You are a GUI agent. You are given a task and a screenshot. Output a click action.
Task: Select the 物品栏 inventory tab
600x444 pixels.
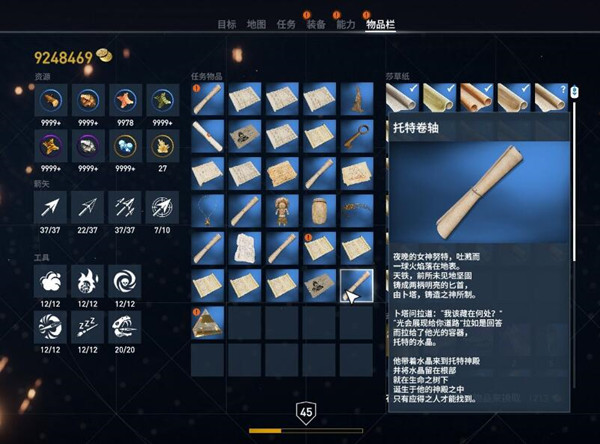pos(379,24)
